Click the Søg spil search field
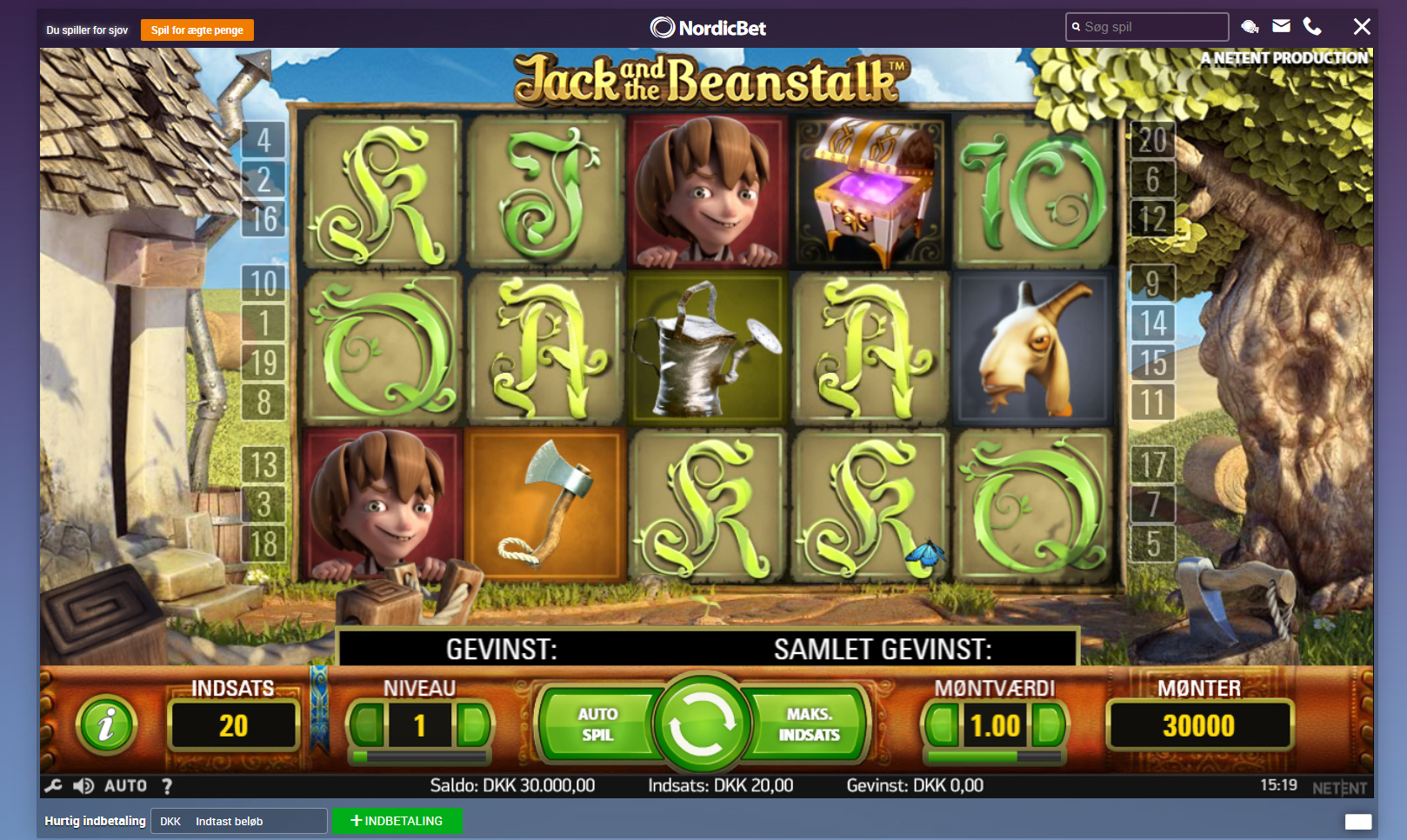 pos(1146,26)
